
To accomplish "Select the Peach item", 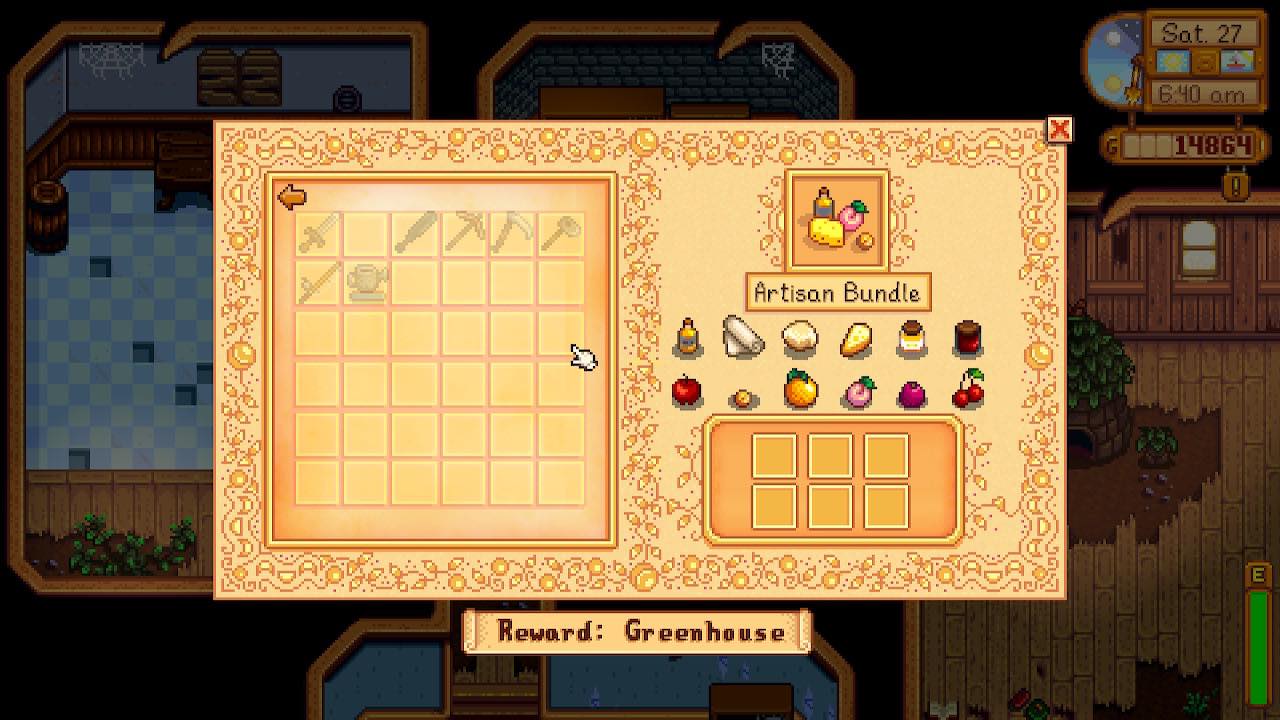I will (856, 392).
